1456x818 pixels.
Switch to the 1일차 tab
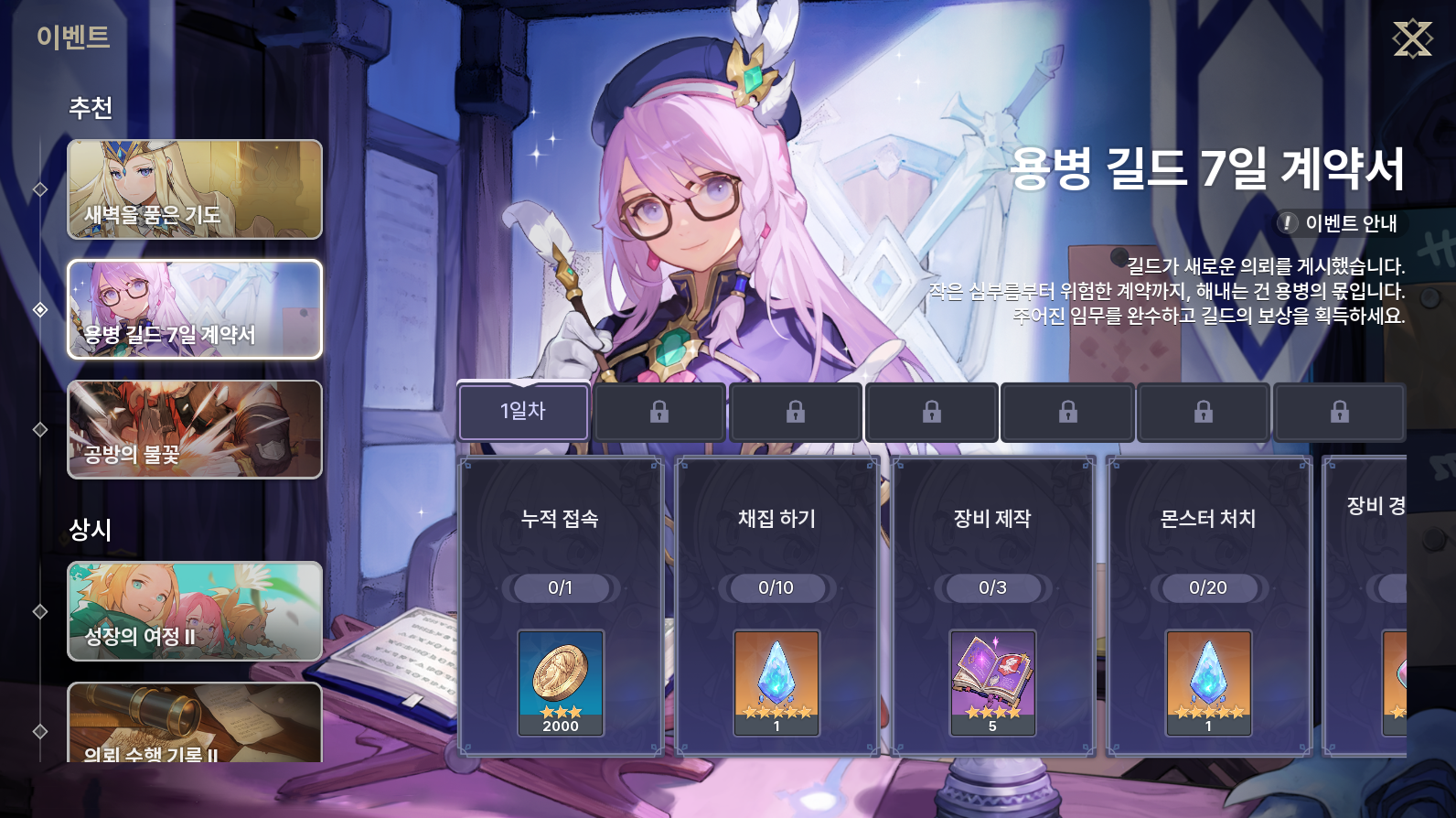(x=523, y=412)
